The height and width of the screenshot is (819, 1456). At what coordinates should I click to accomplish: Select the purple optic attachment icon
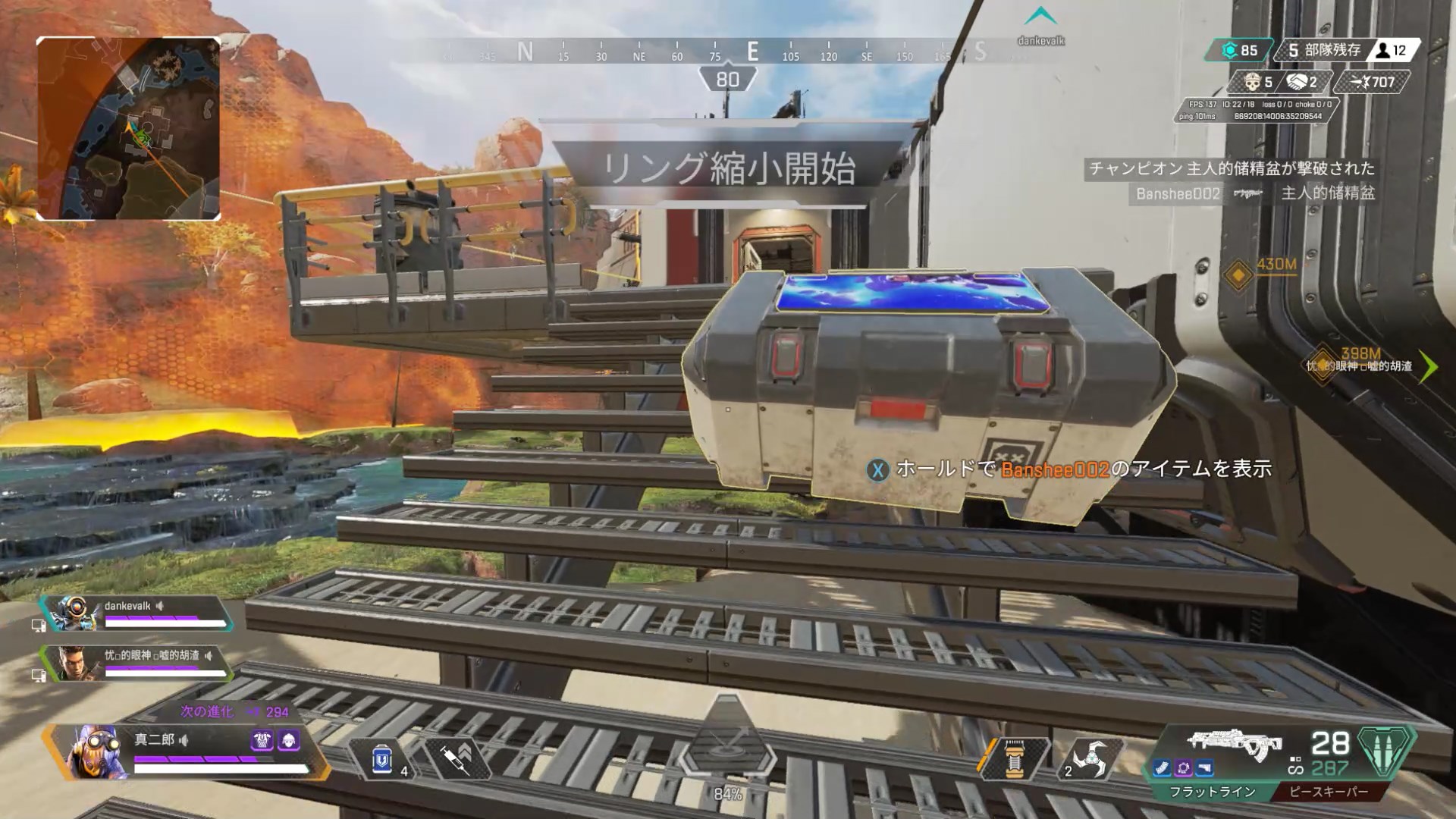click(x=1184, y=769)
